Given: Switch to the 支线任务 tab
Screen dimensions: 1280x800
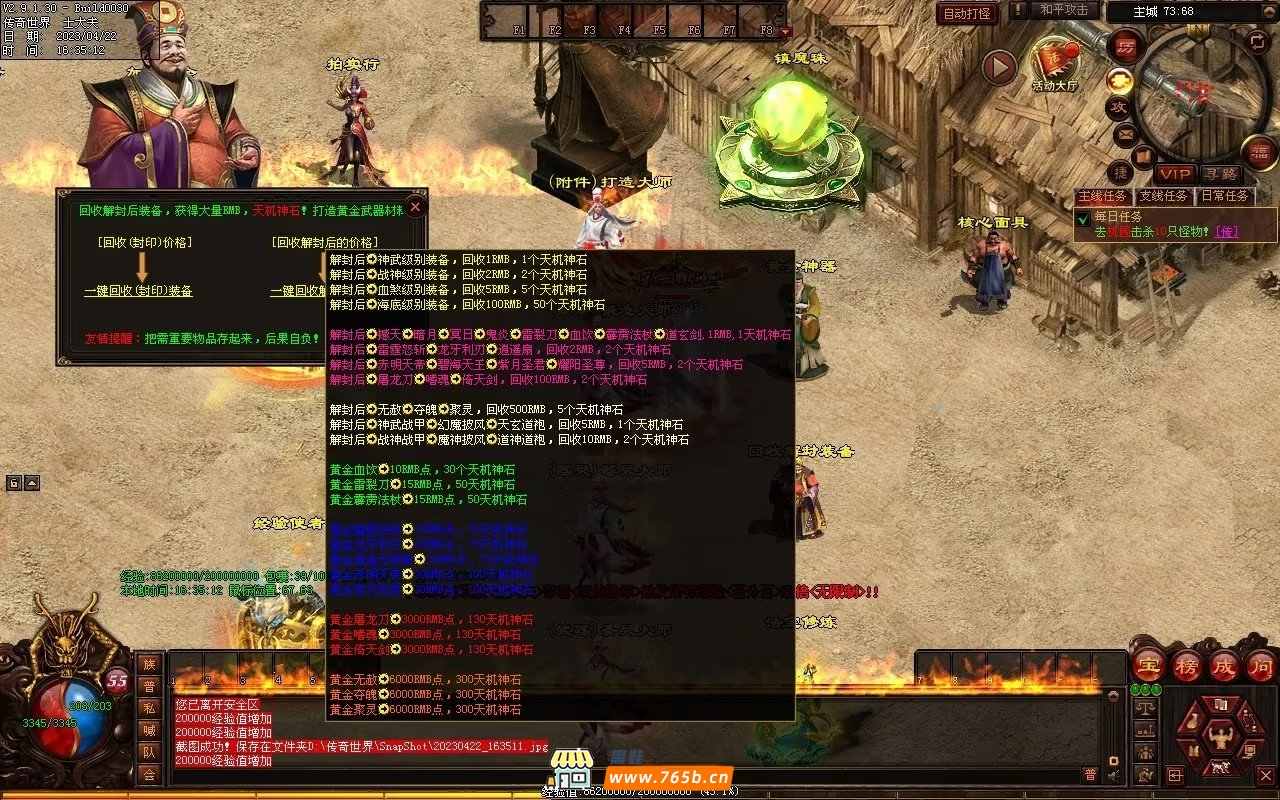Looking at the screenshot, I should point(1164,196).
